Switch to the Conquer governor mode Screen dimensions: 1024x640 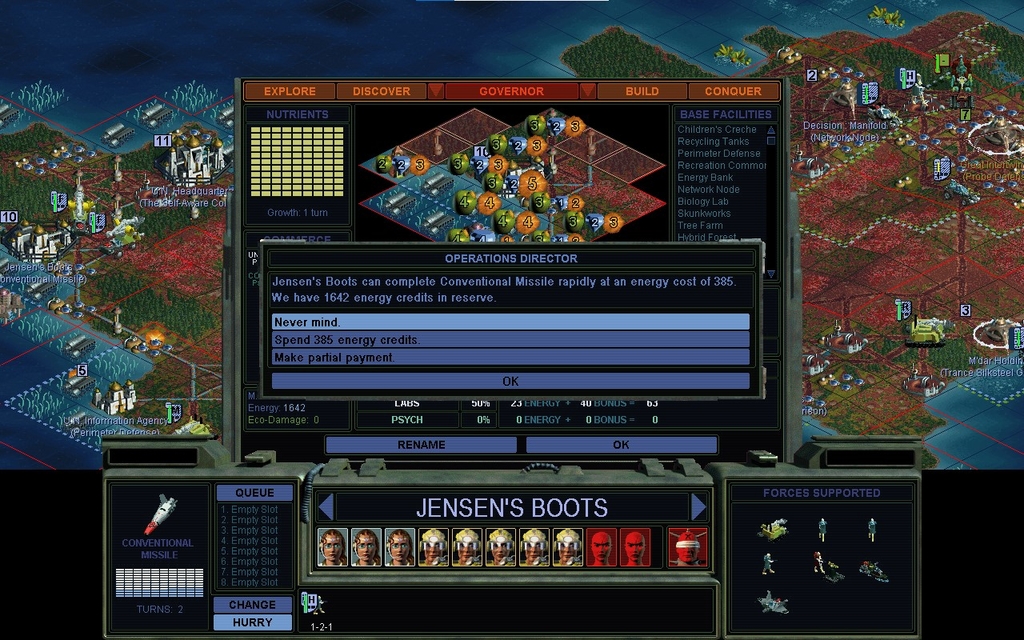(x=733, y=91)
